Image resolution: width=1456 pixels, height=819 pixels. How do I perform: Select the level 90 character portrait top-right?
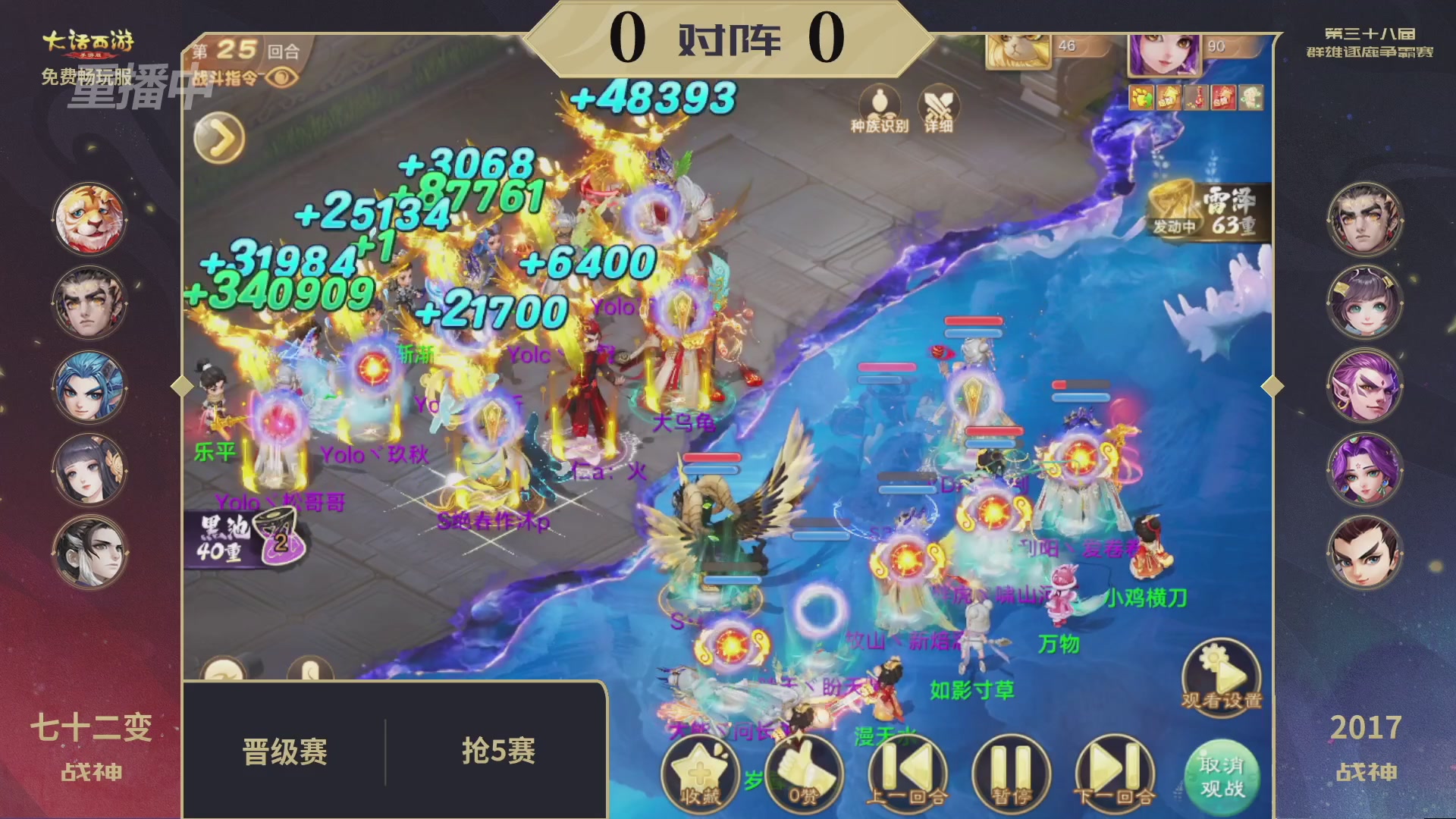pos(1165,55)
